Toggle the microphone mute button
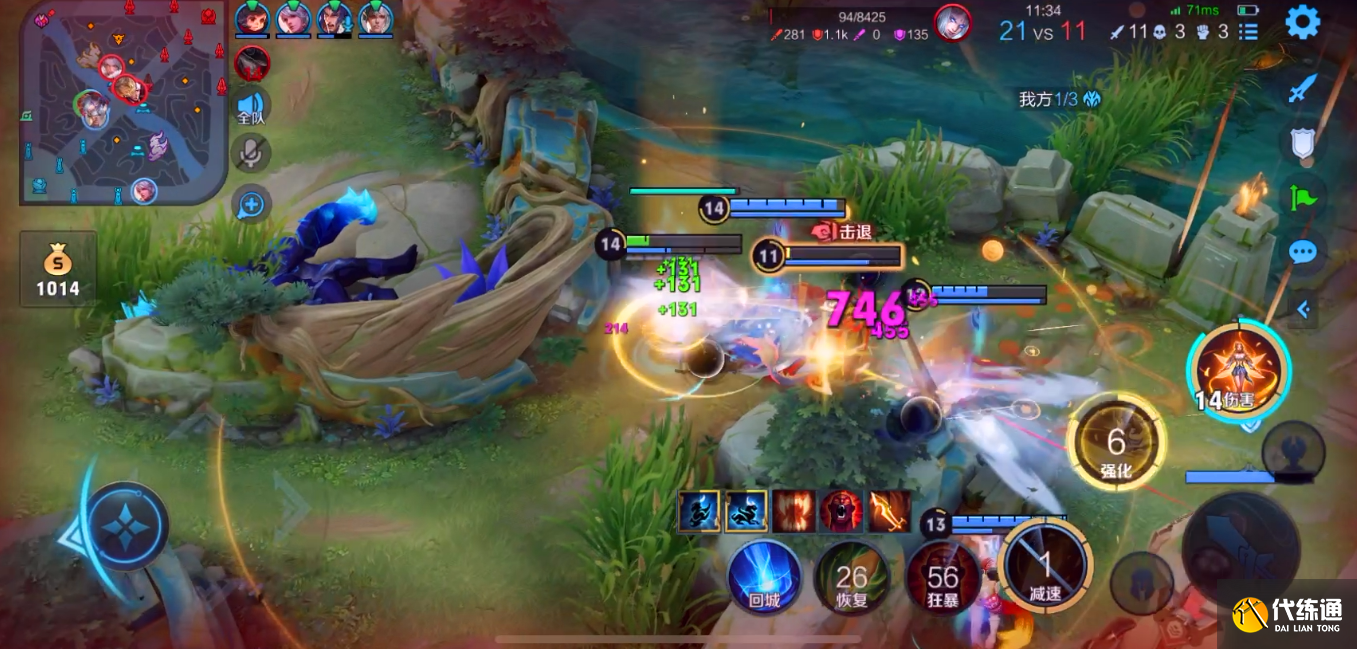Screen dimensions: 1357x649 251,153
